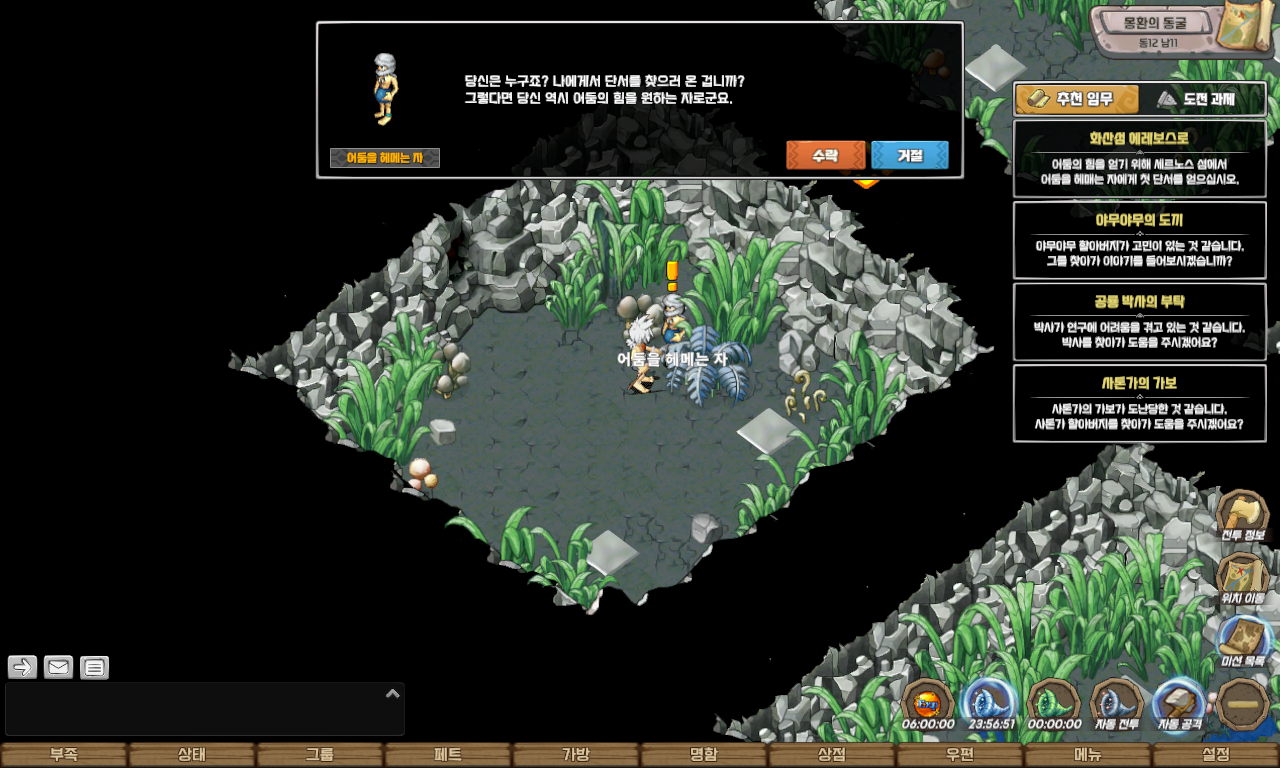Image resolution: width=1280 pixels, height=768 pixels.
Task: Select the 야무야무의 도끼 quest entry
Action: (1139, 240)
